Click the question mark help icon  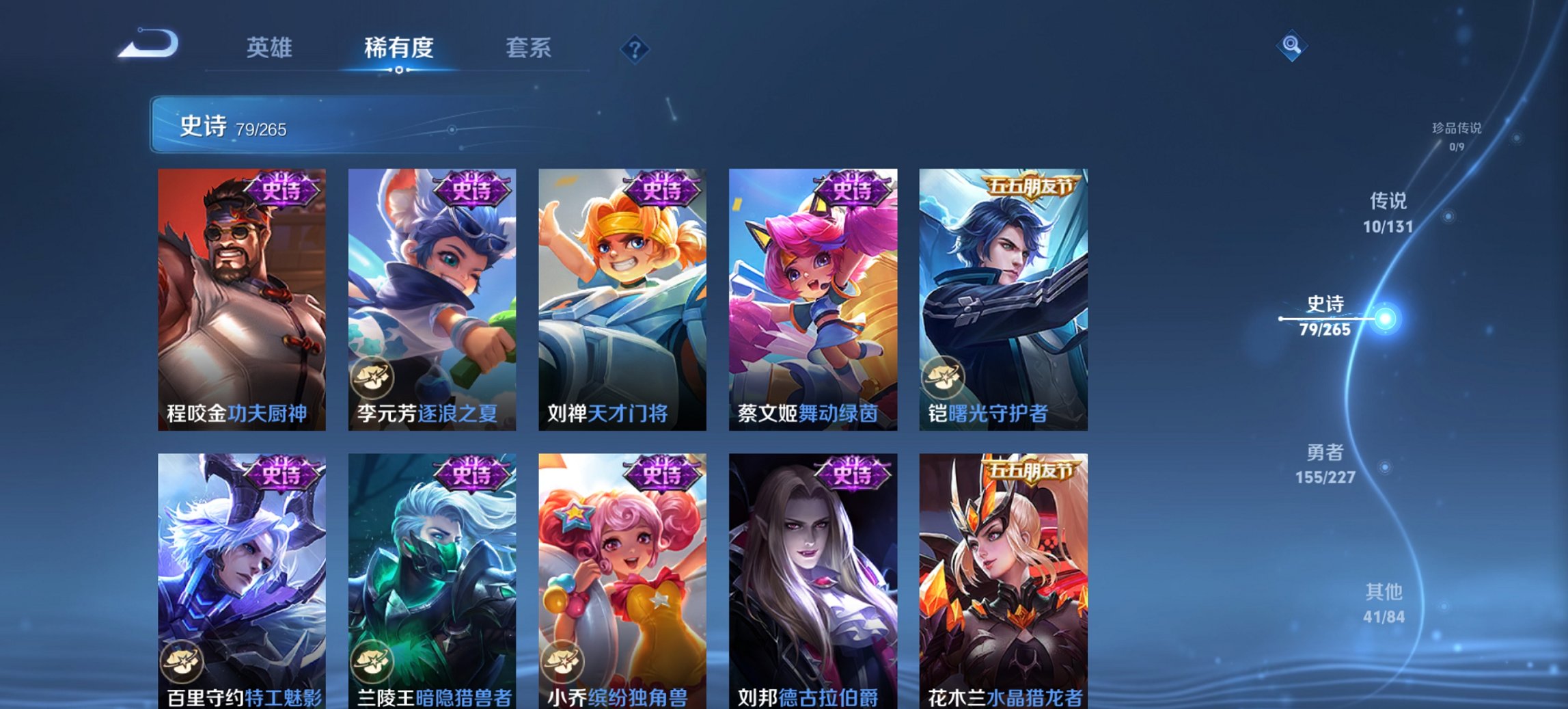coord(635,49)
